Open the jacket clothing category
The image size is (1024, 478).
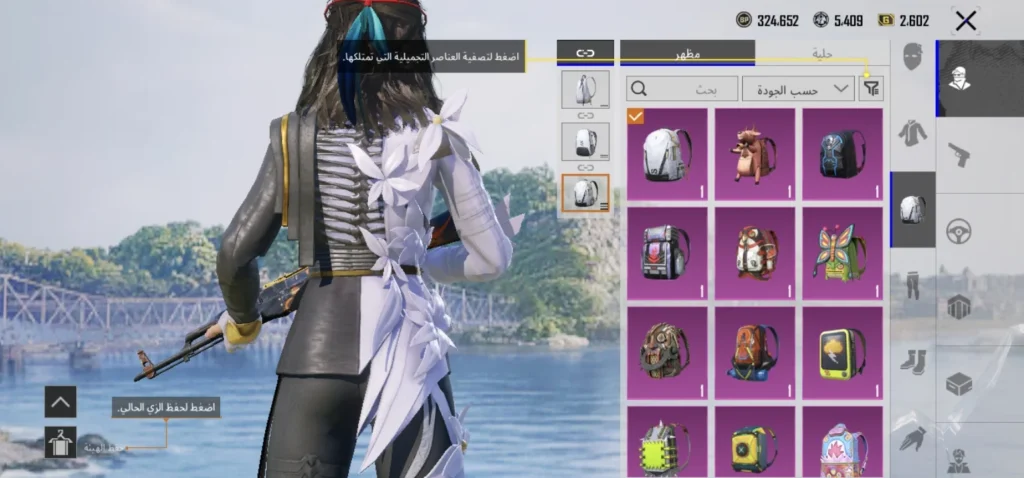tap(912, 133)
